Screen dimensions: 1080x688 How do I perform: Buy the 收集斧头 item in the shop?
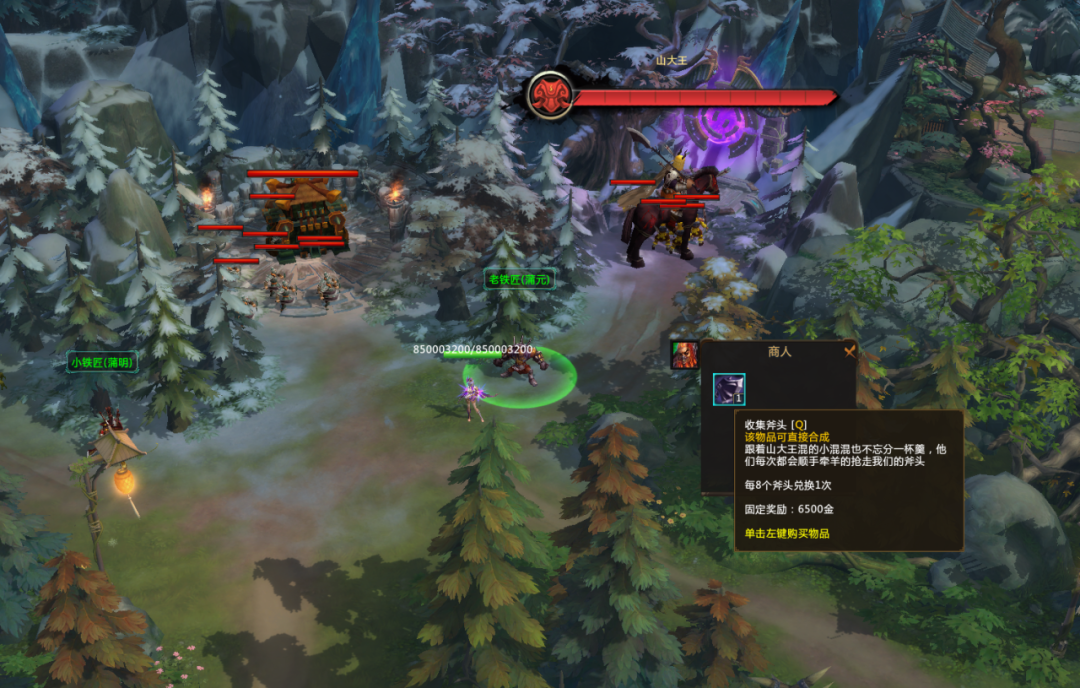pos(728,389)
